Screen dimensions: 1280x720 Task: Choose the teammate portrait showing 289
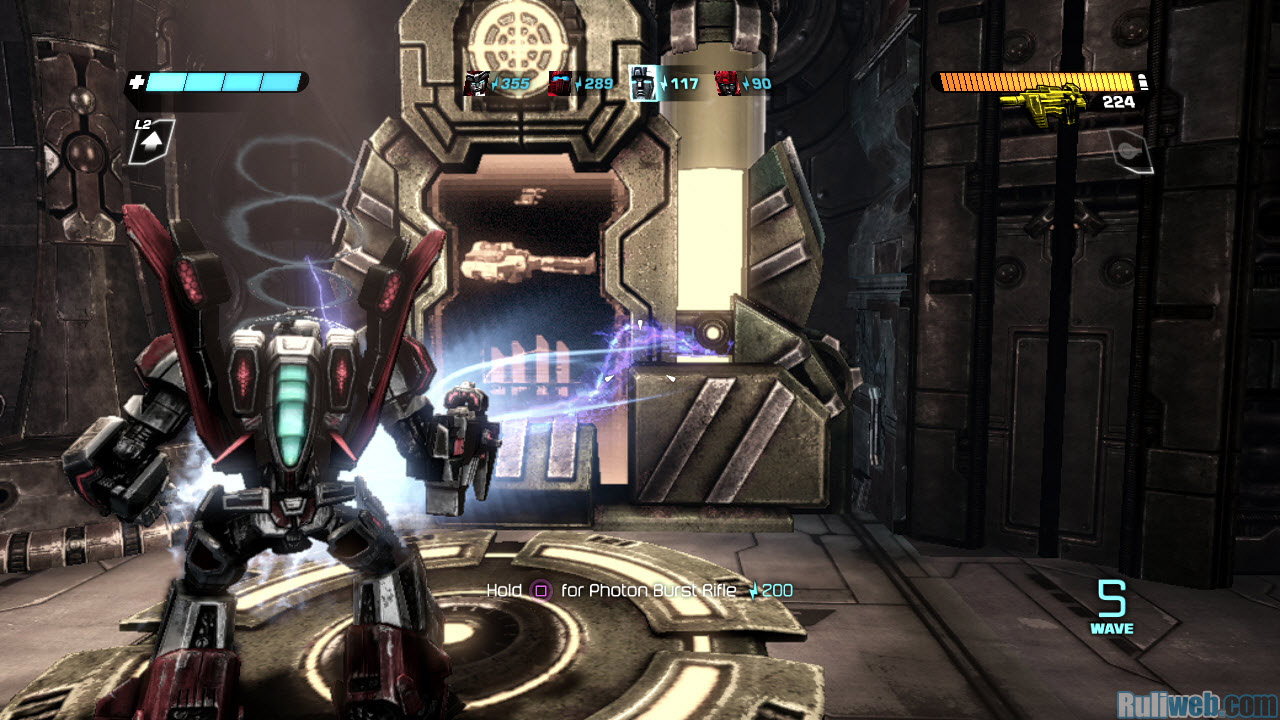click(x=560, y=84)
